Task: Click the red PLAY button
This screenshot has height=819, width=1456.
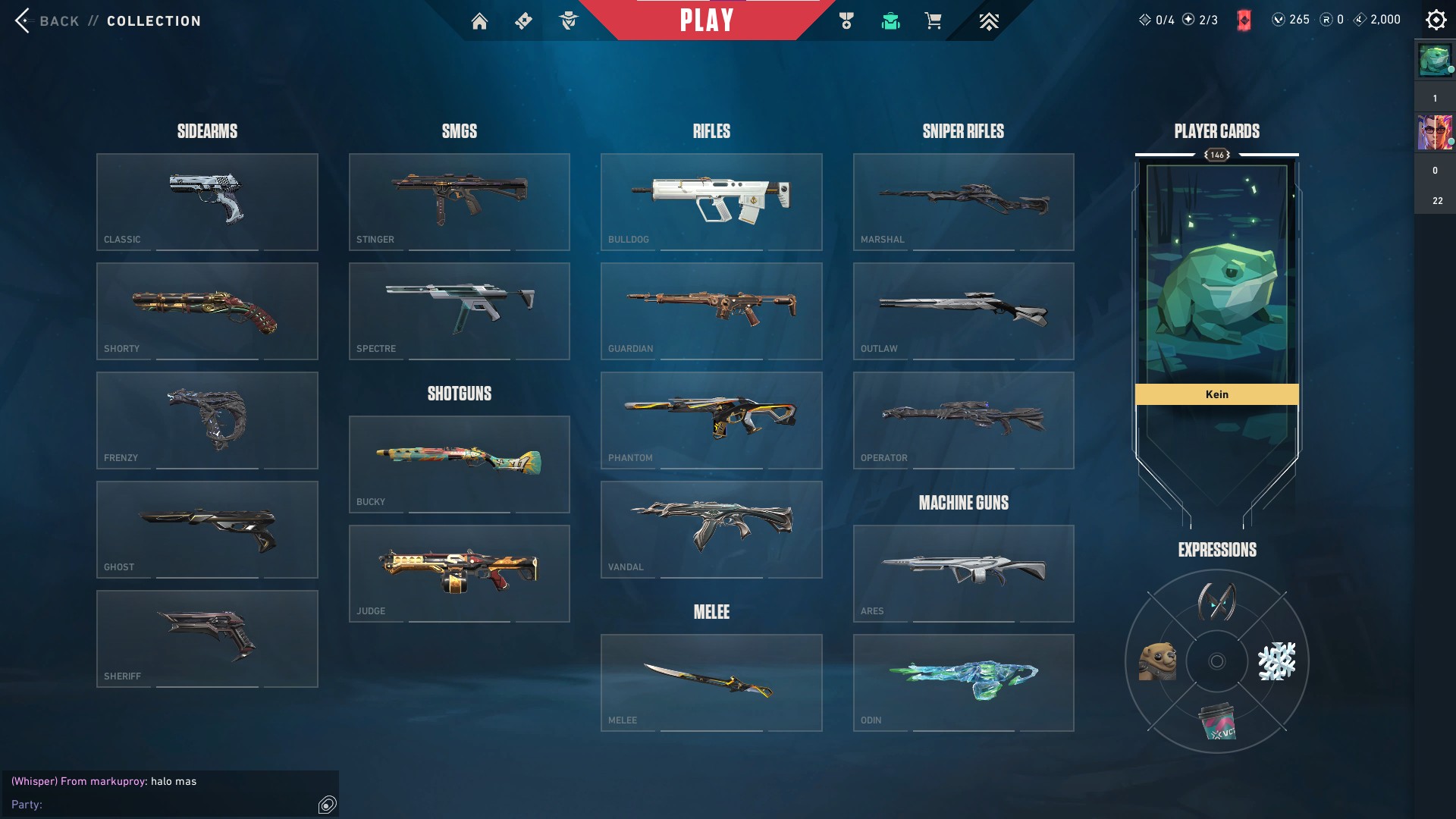Action: click(x=706, y=20)
